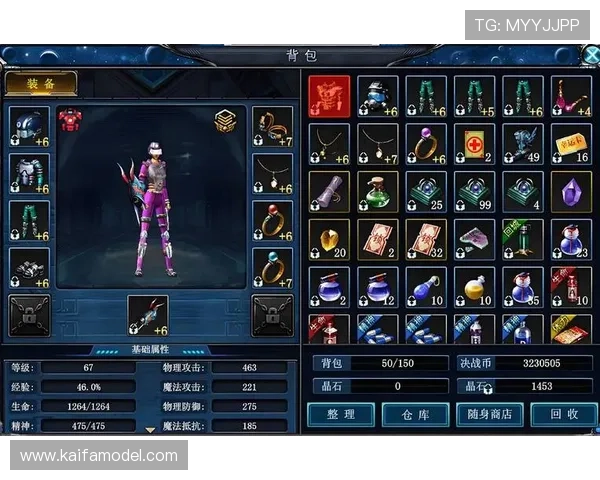The height and width of the screenshot is (480, 600).
Task: Select the equipped blue helmet slot
Action: pyautogui.click(x=29, y=127)
